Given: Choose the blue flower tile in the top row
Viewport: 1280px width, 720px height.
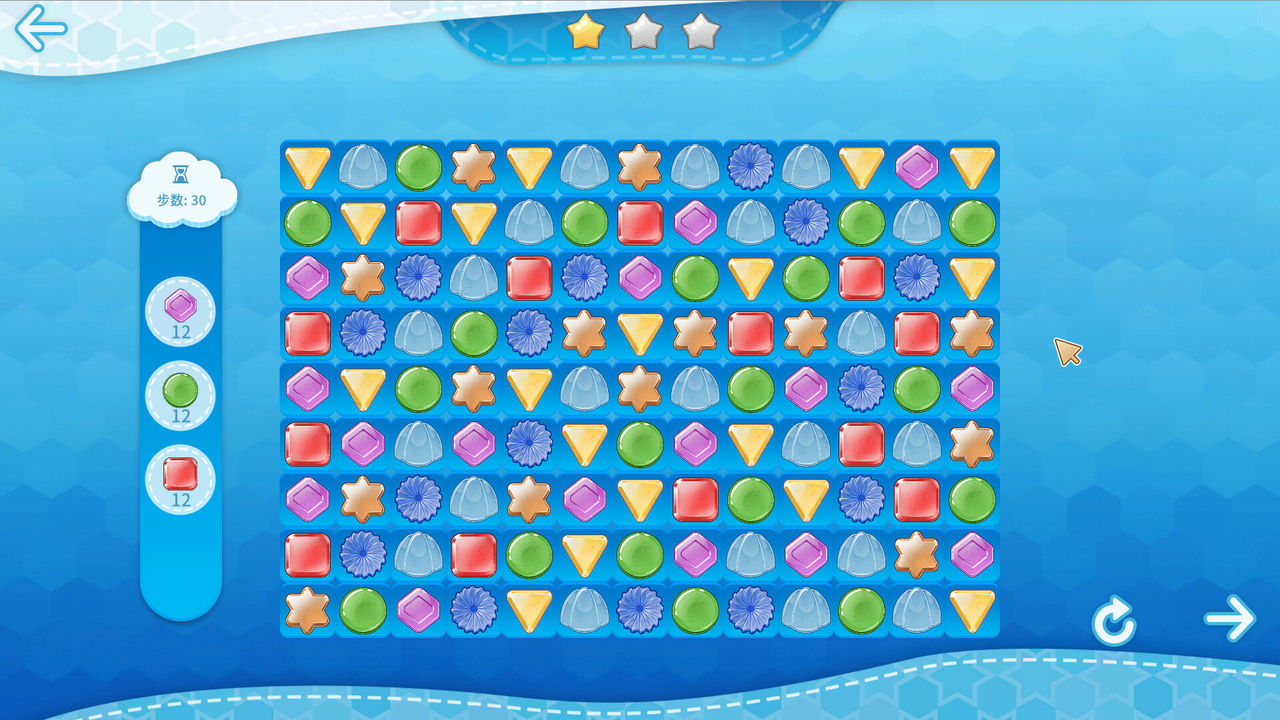Looking at the screenshot, I should 750,167.
